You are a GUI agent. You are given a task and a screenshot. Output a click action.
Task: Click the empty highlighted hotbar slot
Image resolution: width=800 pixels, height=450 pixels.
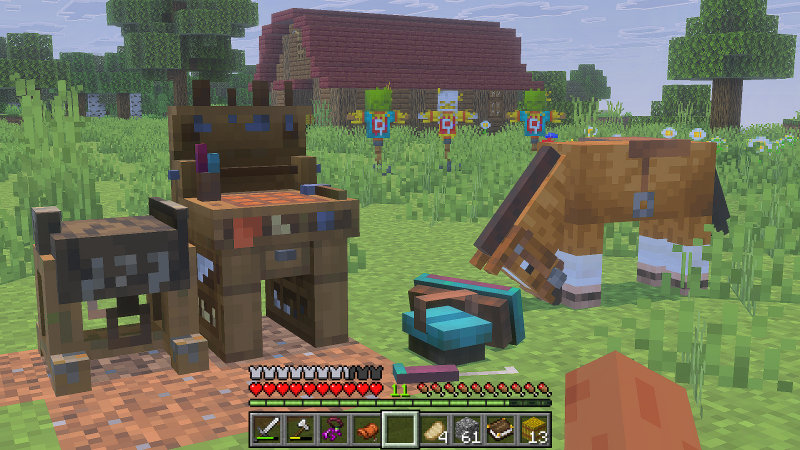click(400, 430)
